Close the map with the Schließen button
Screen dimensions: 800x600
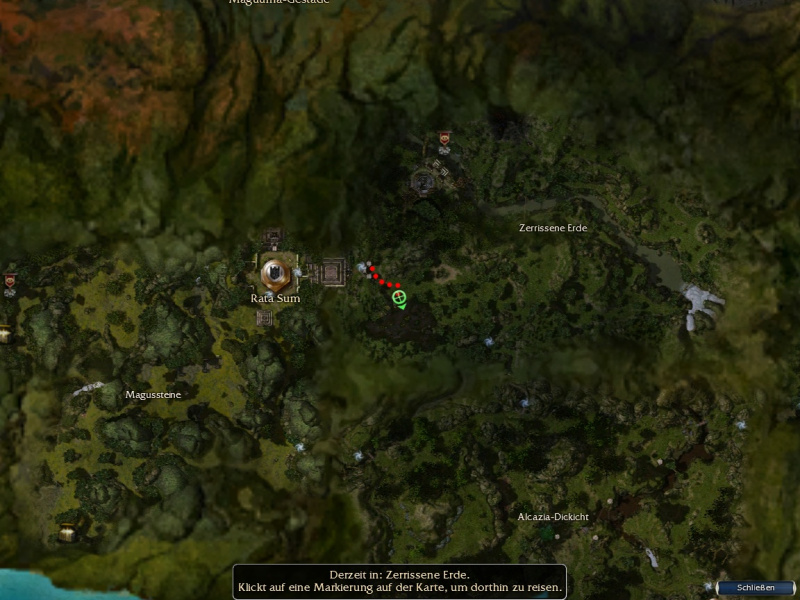tap(756, 588)
